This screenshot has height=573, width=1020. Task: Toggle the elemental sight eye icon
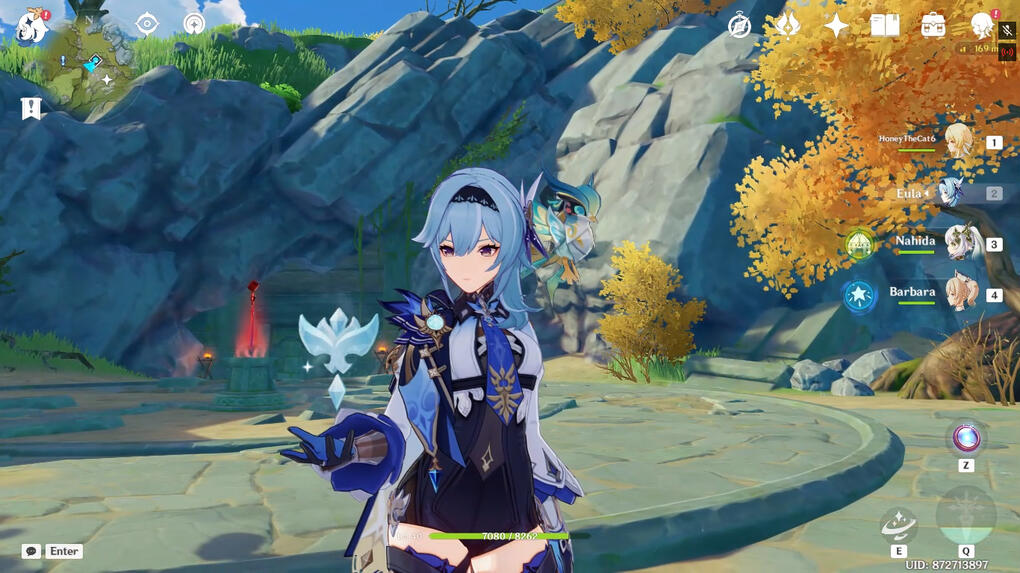(x=147, y=24)
